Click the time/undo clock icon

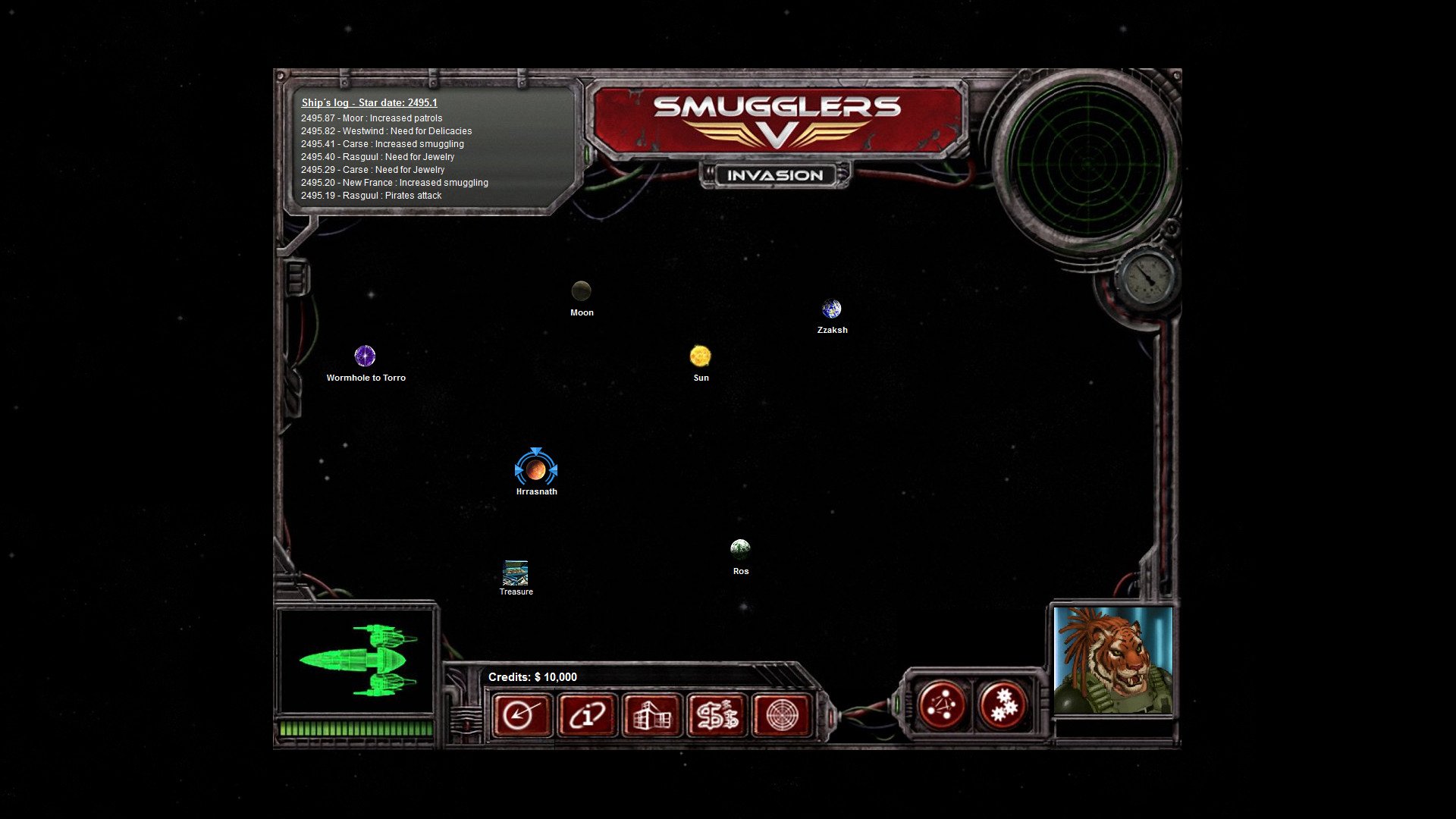tap(522, 715)
